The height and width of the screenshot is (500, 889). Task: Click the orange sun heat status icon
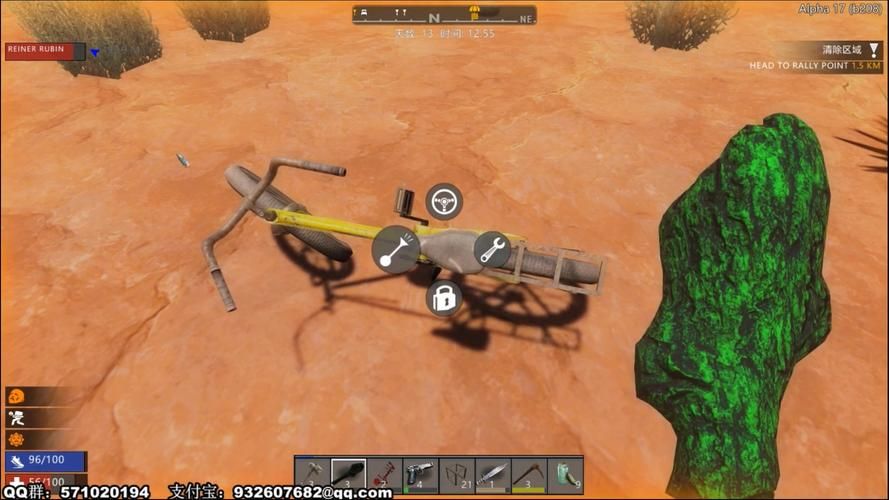(16, 439)
